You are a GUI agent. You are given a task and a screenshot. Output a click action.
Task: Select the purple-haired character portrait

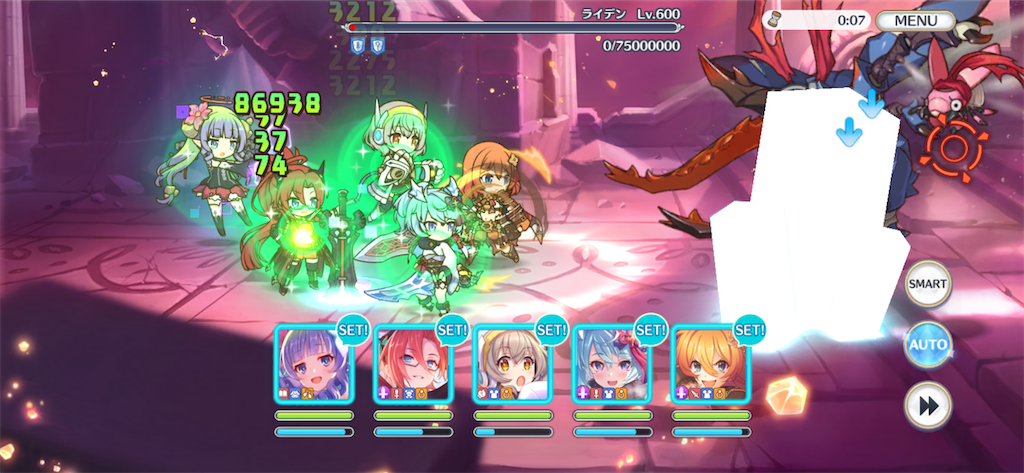[x=313, y=364]
